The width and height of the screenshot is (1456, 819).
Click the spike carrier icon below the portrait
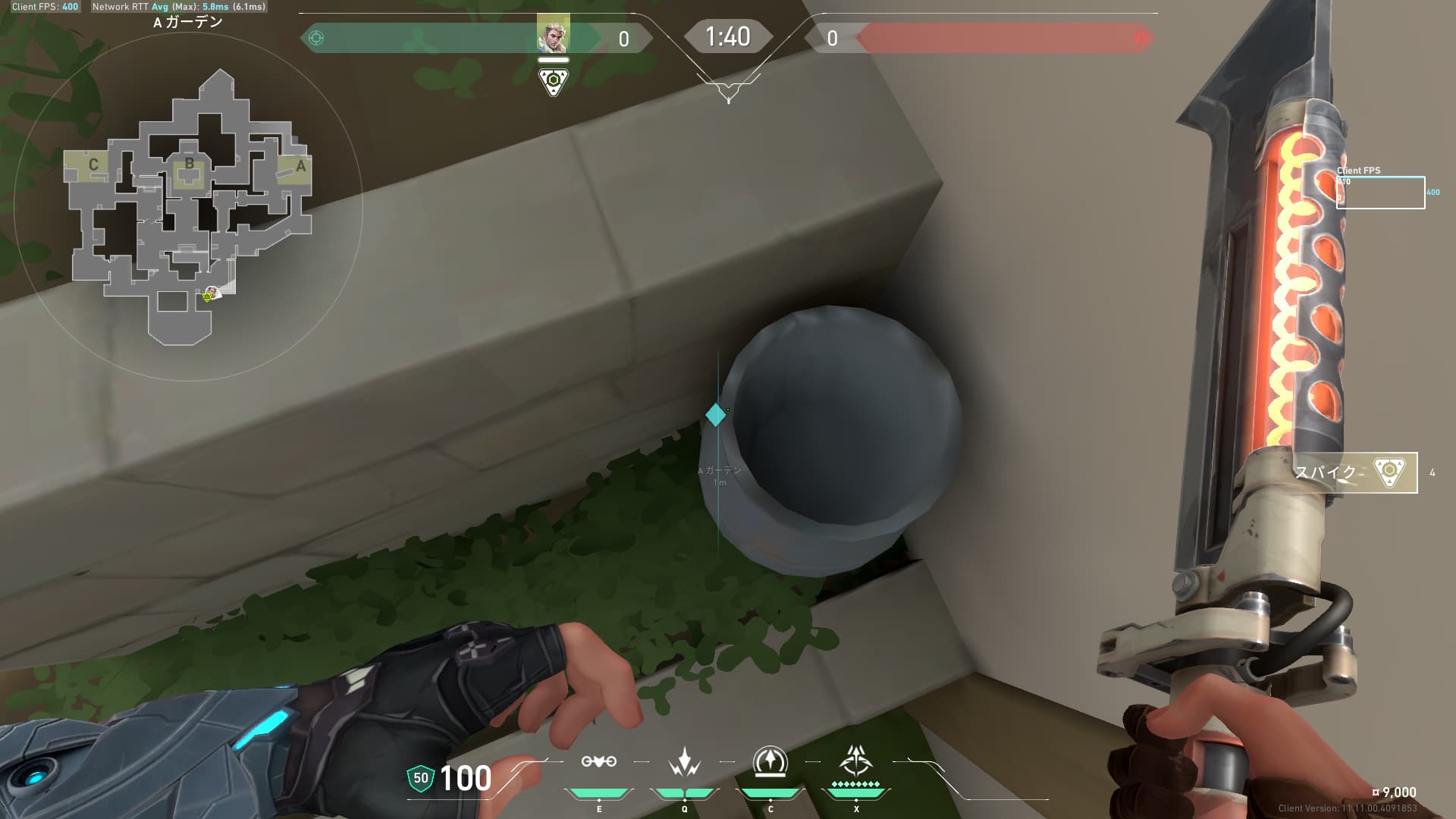[x=554, y=81]
